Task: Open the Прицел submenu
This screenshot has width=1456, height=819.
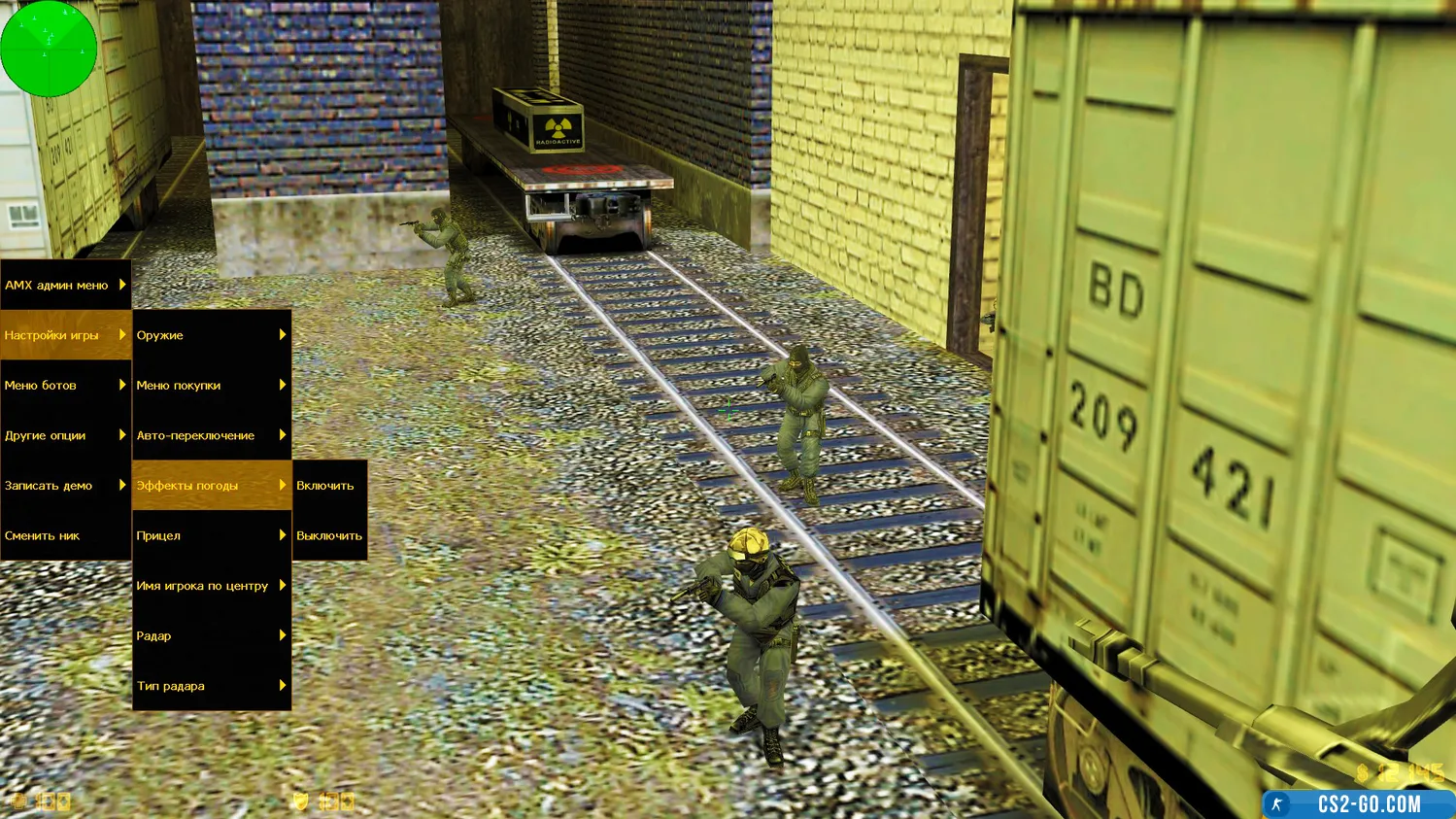Action: click(211, 535)
